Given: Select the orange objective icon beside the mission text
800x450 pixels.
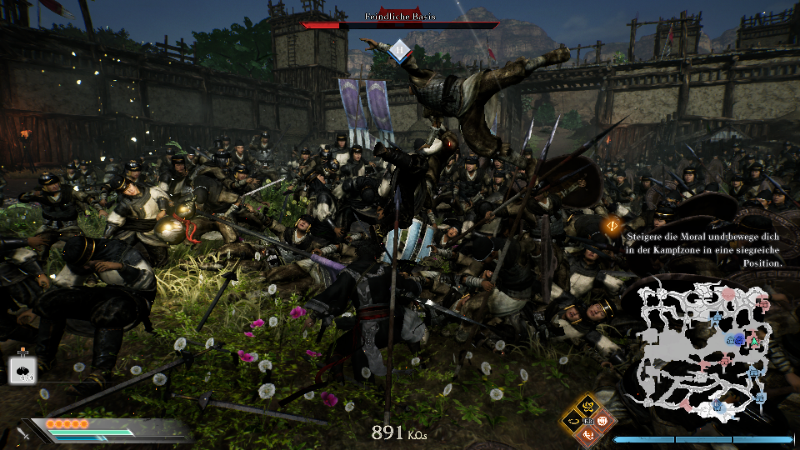Looking at the screenshot, I should point(610,226).
